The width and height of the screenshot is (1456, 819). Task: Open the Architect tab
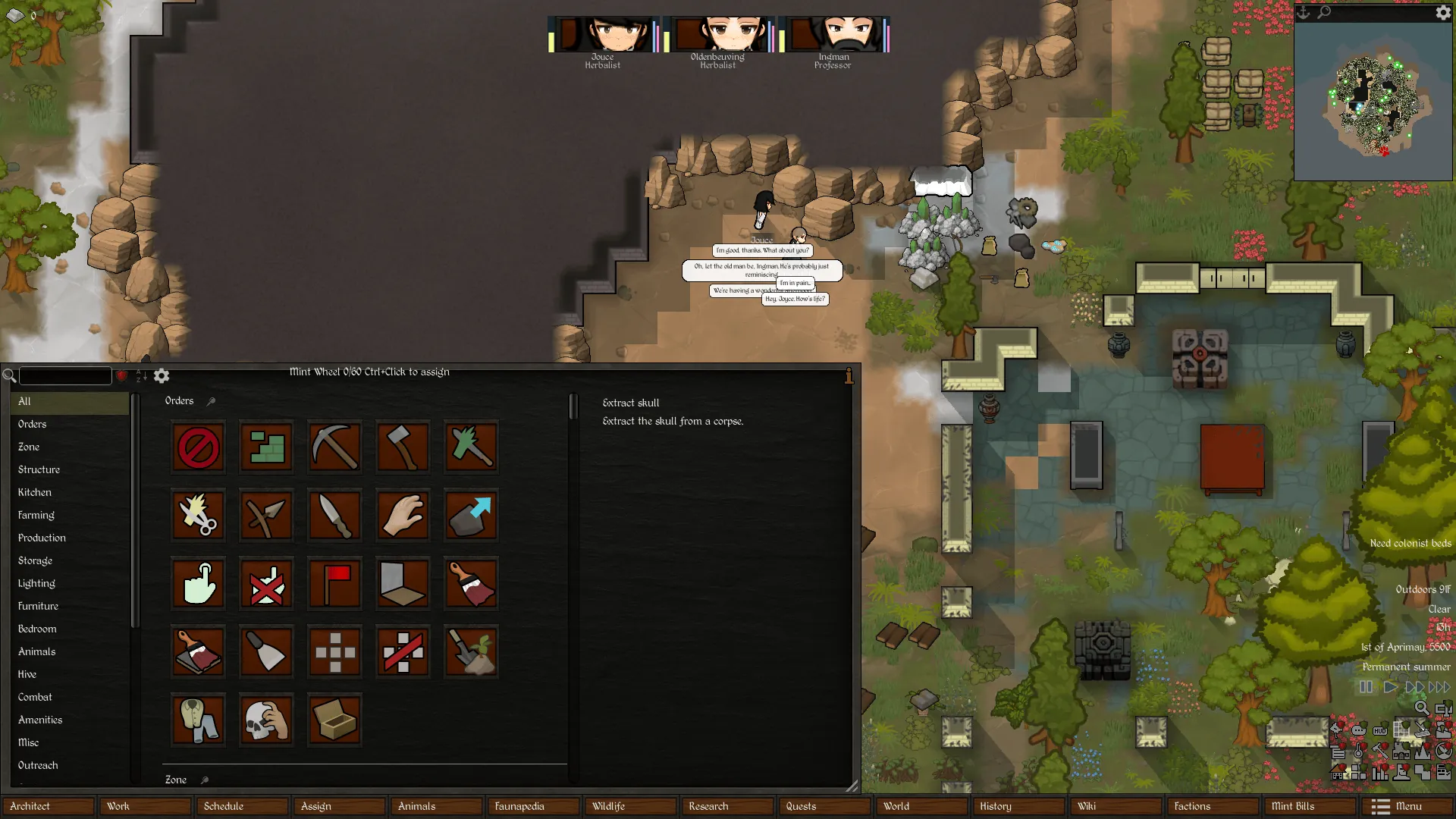point(49,806)
